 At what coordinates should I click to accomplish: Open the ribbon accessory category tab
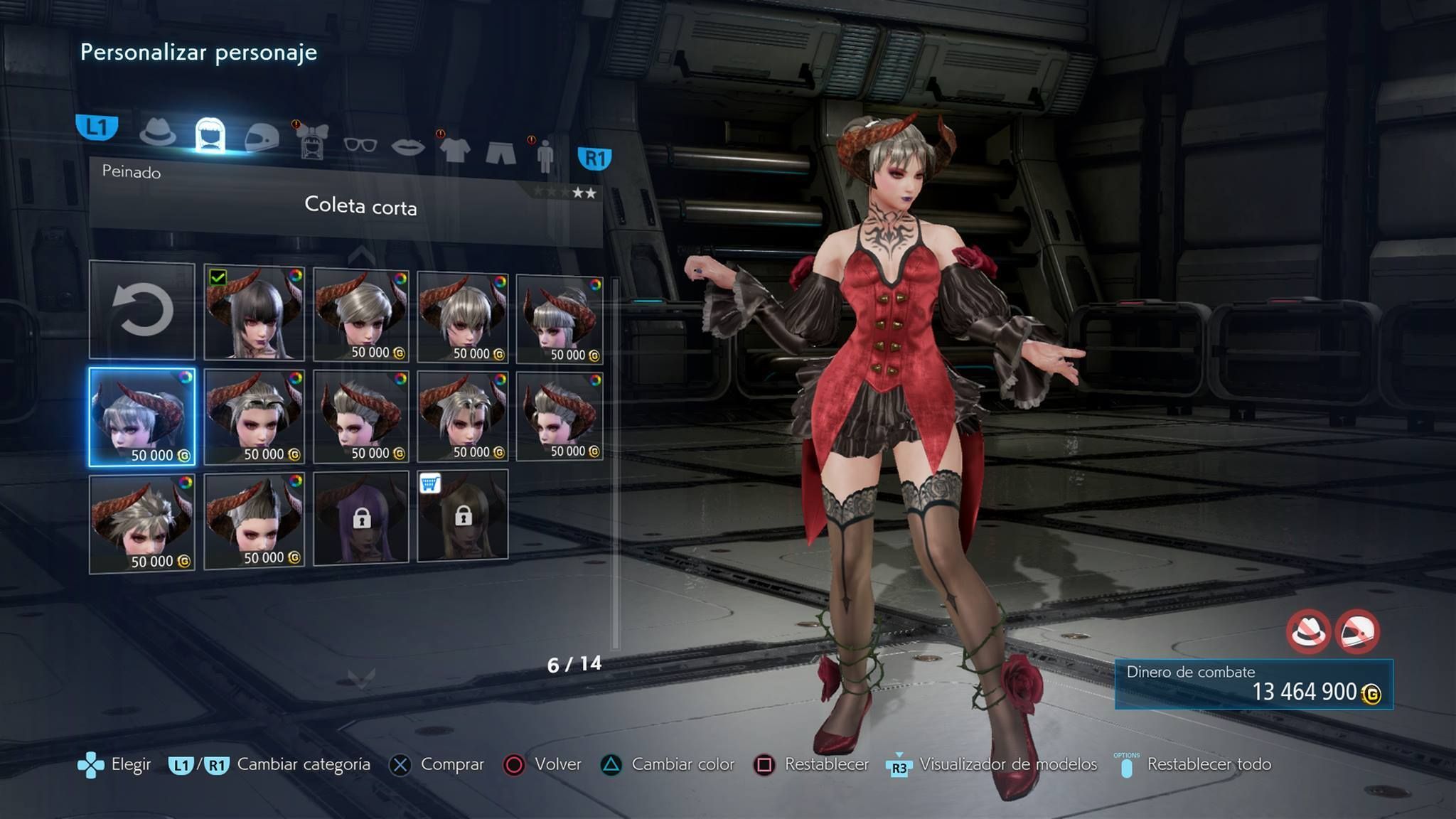tap(312, 141)
